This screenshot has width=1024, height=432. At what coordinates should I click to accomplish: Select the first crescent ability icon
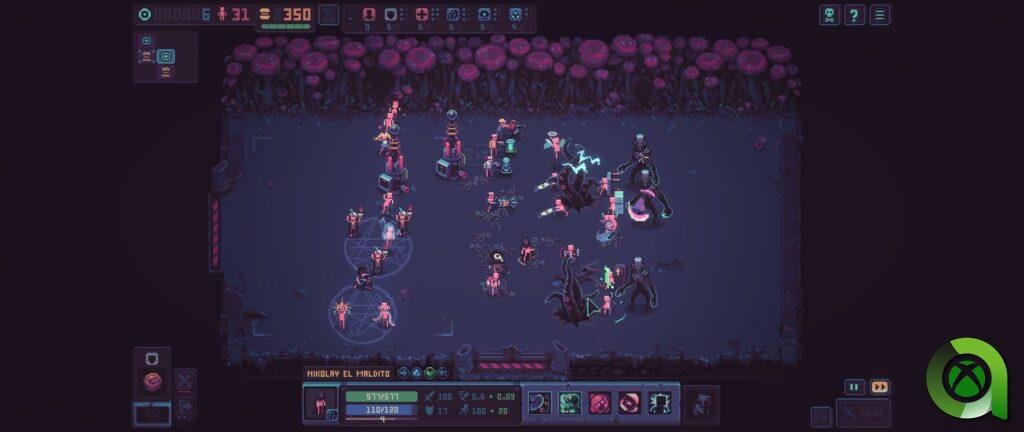(x=541, y=403)
